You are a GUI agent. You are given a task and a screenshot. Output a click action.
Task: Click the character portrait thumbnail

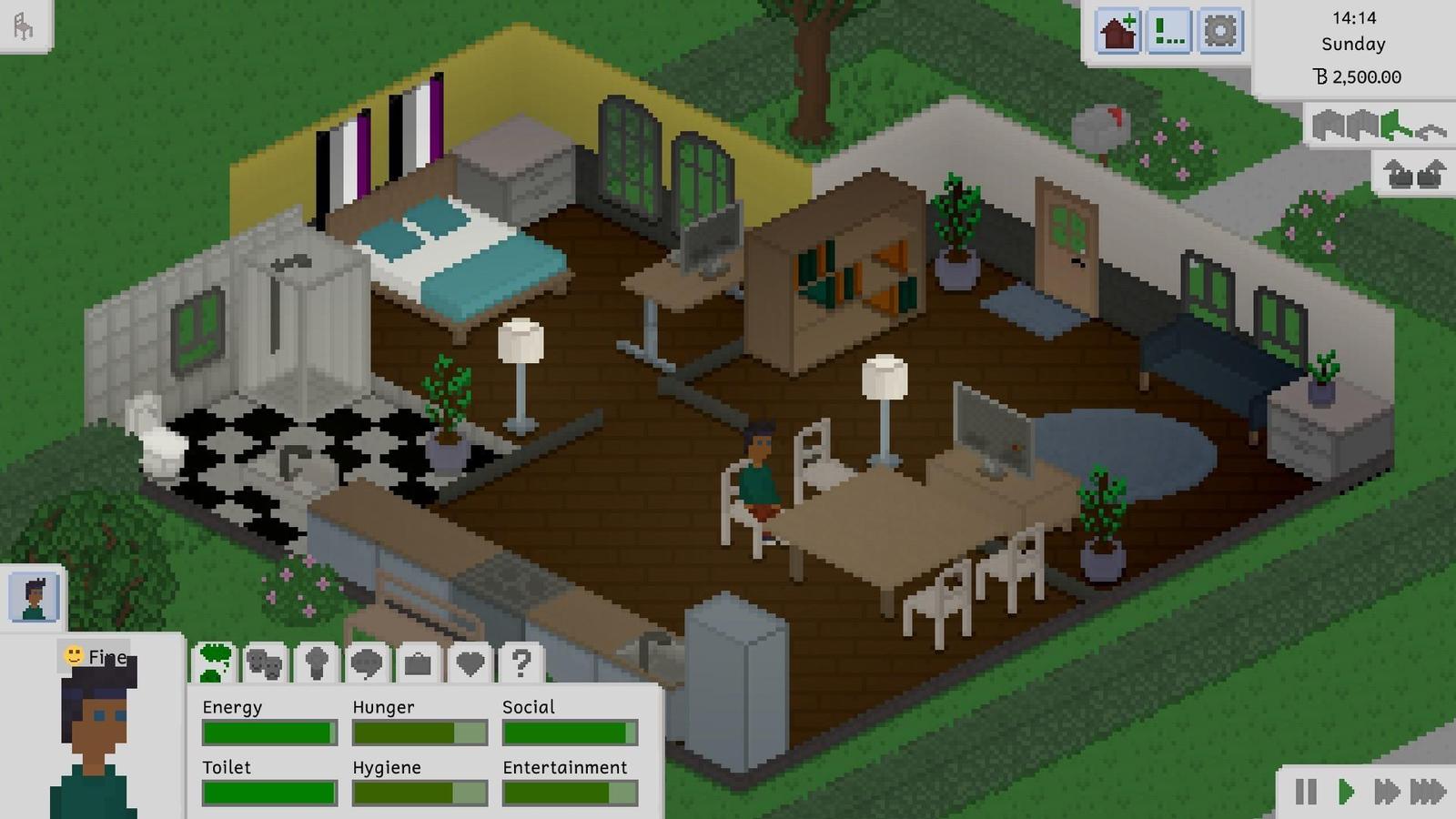(x=35, y=596)
